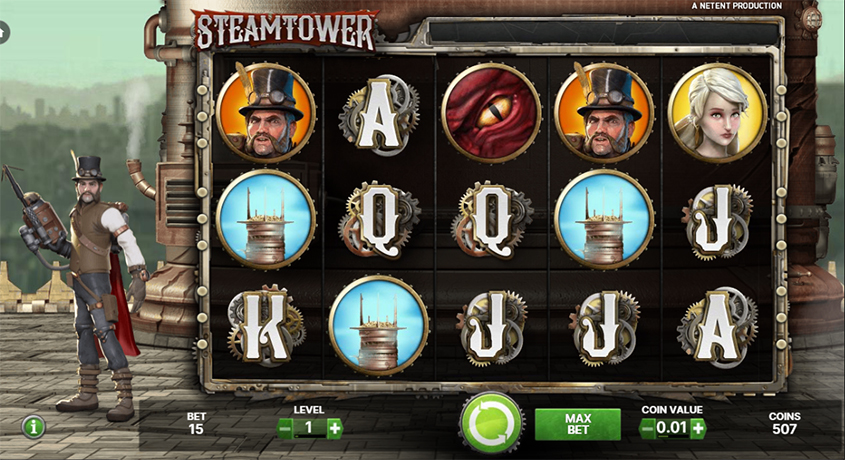Raise the coin value
The height and width of the screenshot is (460, 845).
point(697,428)
